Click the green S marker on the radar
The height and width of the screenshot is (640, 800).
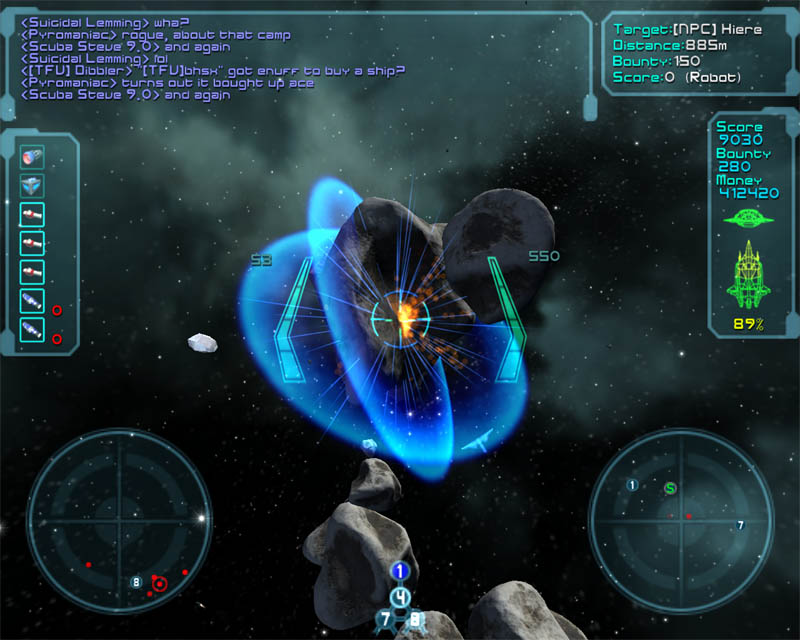coord(670,489)
